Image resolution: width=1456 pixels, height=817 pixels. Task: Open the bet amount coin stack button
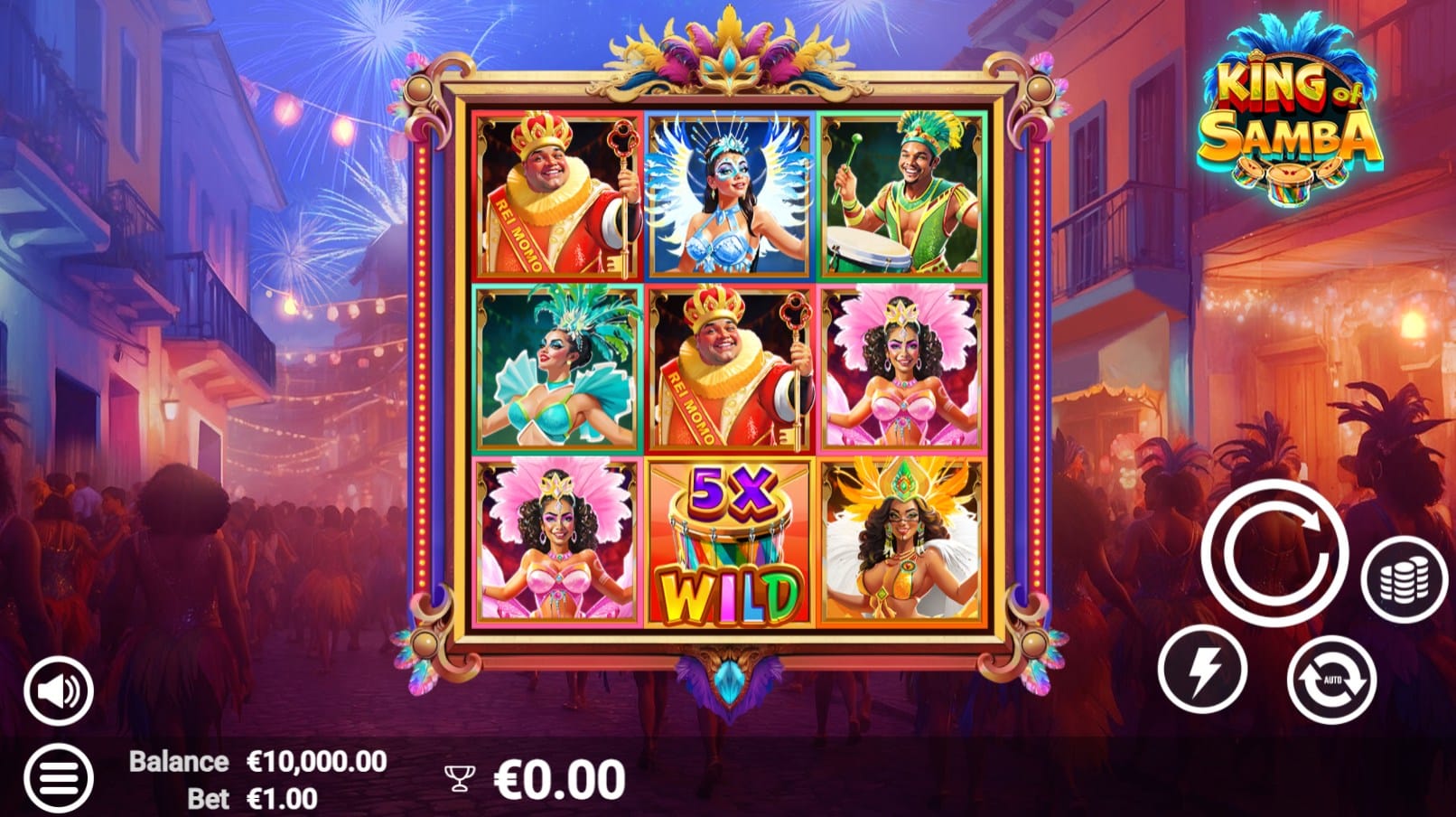click(1404, 579)
